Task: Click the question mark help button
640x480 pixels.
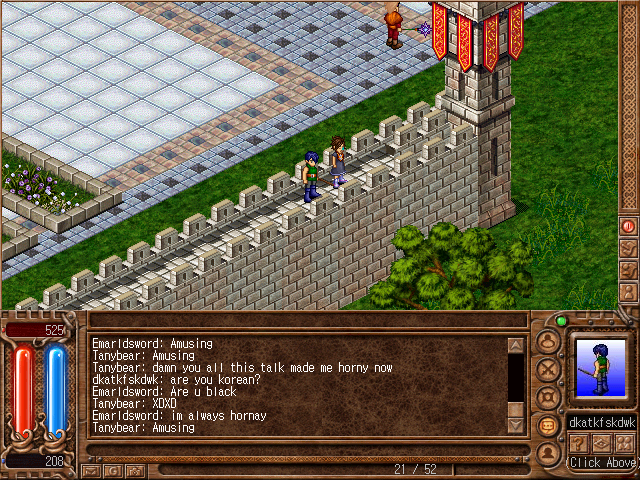Action: coord(579,443)
